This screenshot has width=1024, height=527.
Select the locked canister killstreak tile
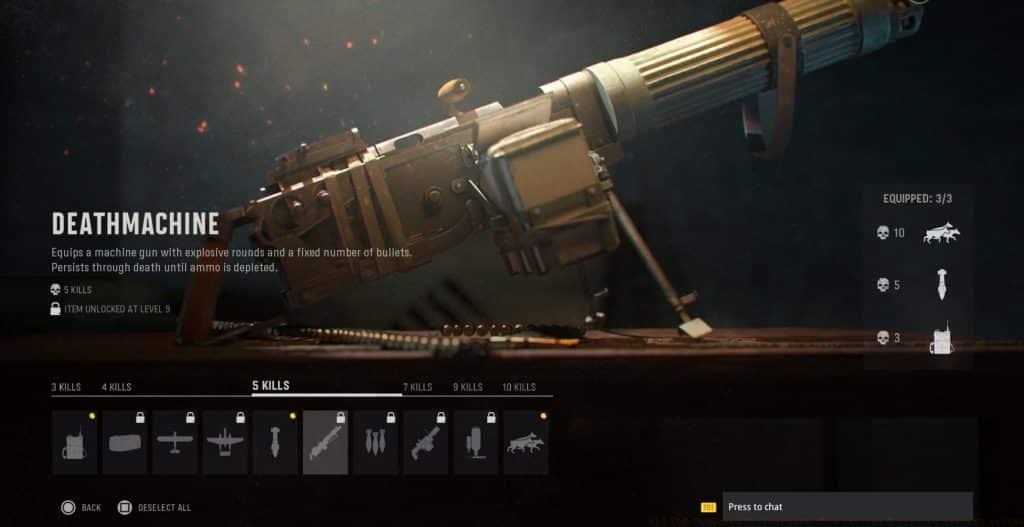pos(475,442)
